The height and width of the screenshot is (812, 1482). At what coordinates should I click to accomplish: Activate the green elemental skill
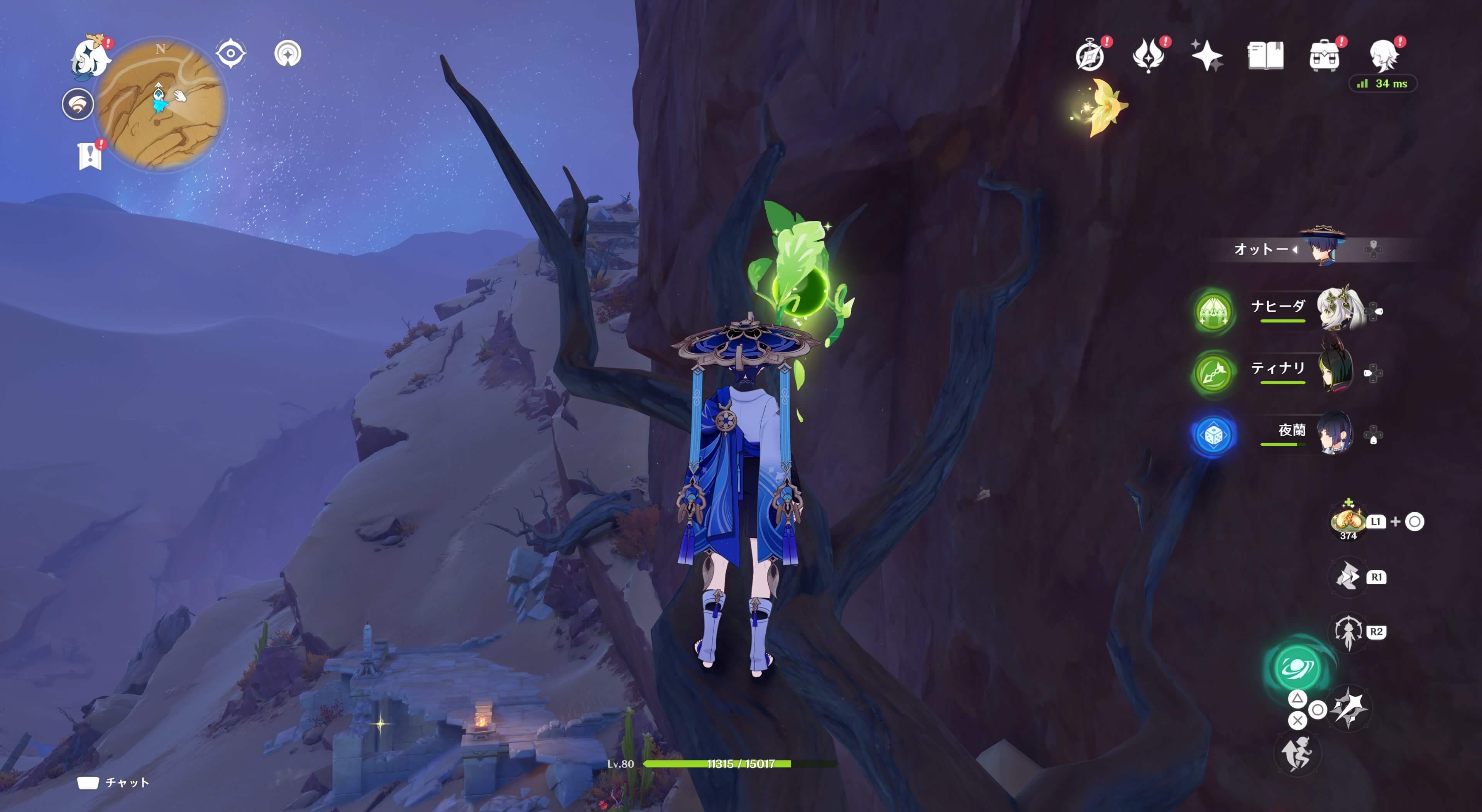coord(1297,667)
